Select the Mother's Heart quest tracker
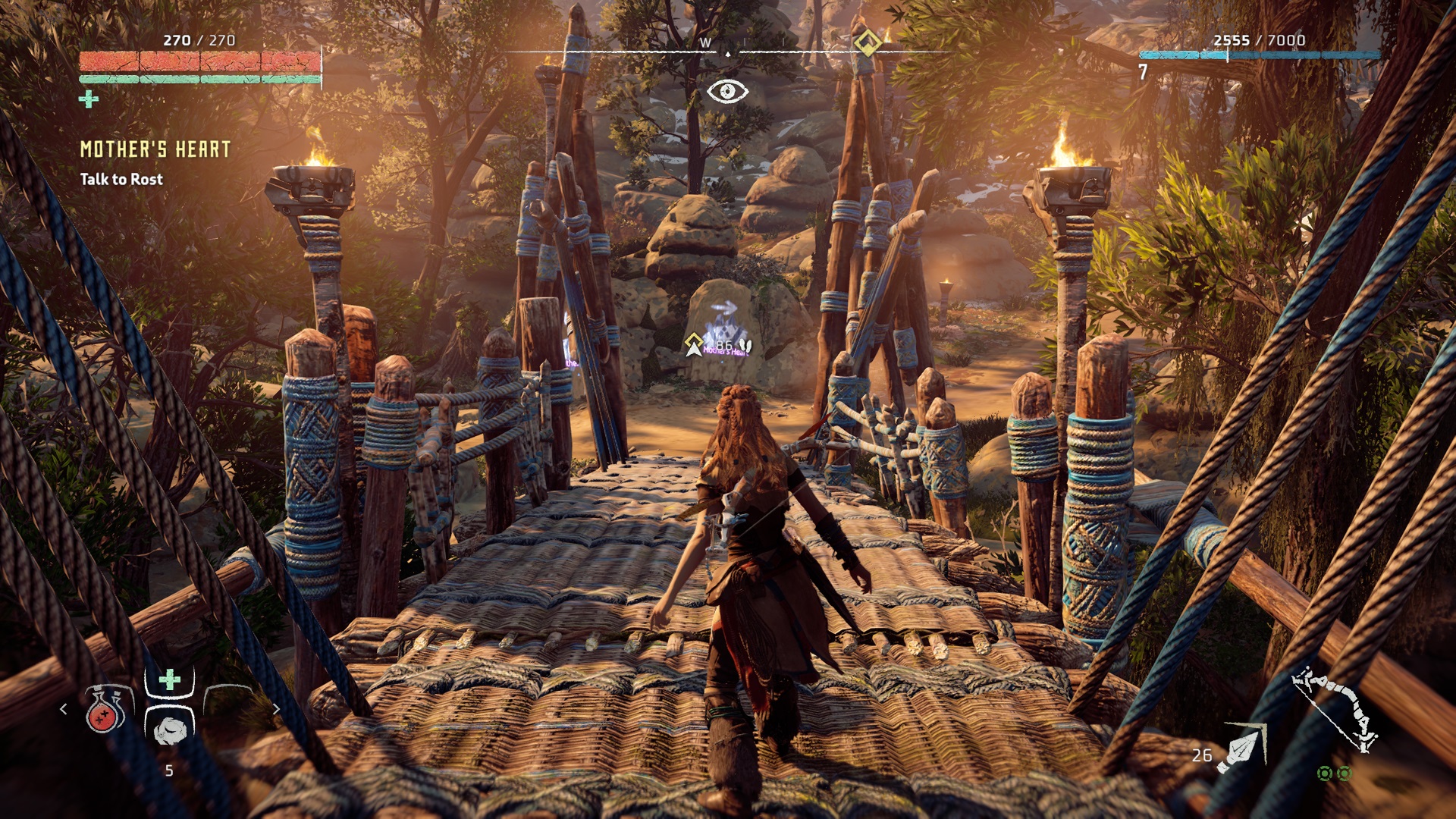 click(x=155, y=149)
